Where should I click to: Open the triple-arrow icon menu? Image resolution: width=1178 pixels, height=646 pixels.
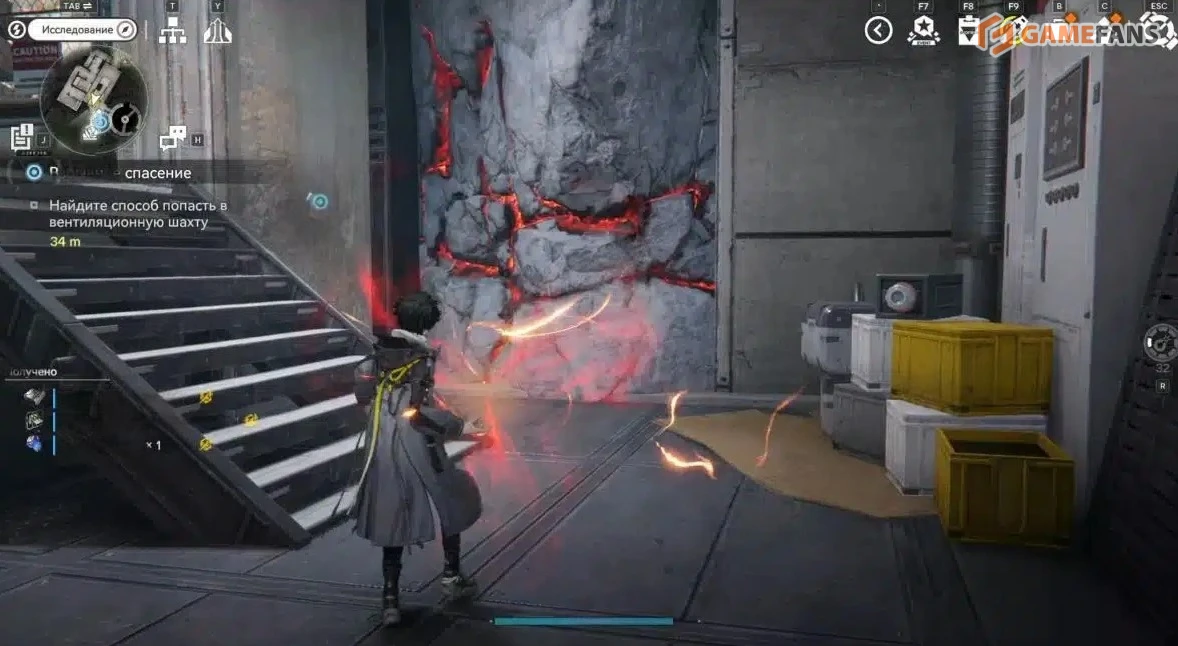[x=218, y=31]
